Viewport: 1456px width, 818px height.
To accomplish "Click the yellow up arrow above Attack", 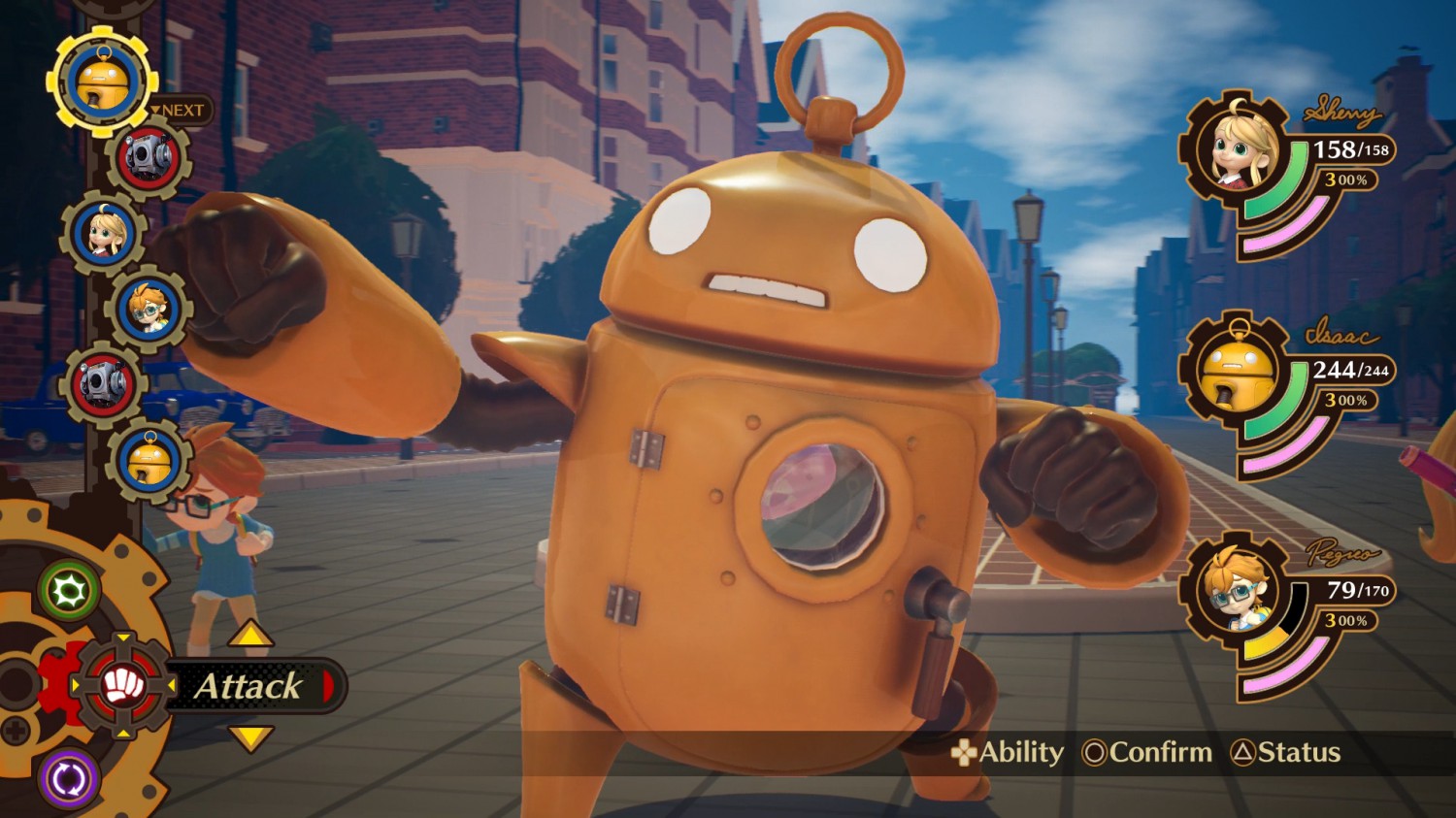I will 250,636.
